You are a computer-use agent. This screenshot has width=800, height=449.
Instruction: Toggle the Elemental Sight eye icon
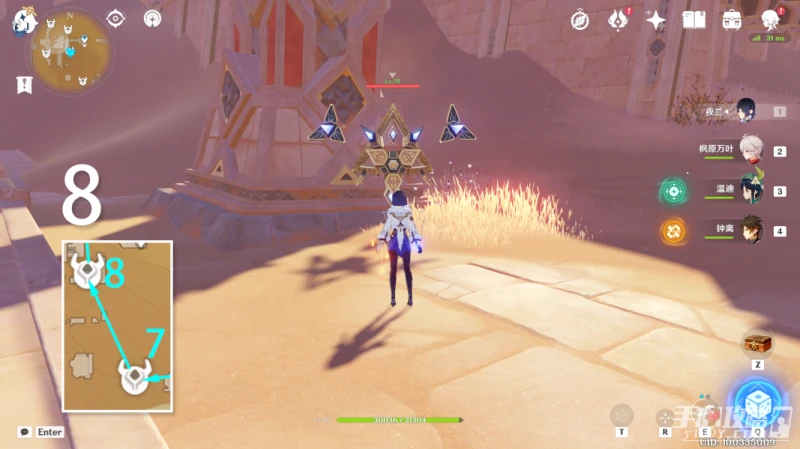pyautogui.click(x=116, y=18)
